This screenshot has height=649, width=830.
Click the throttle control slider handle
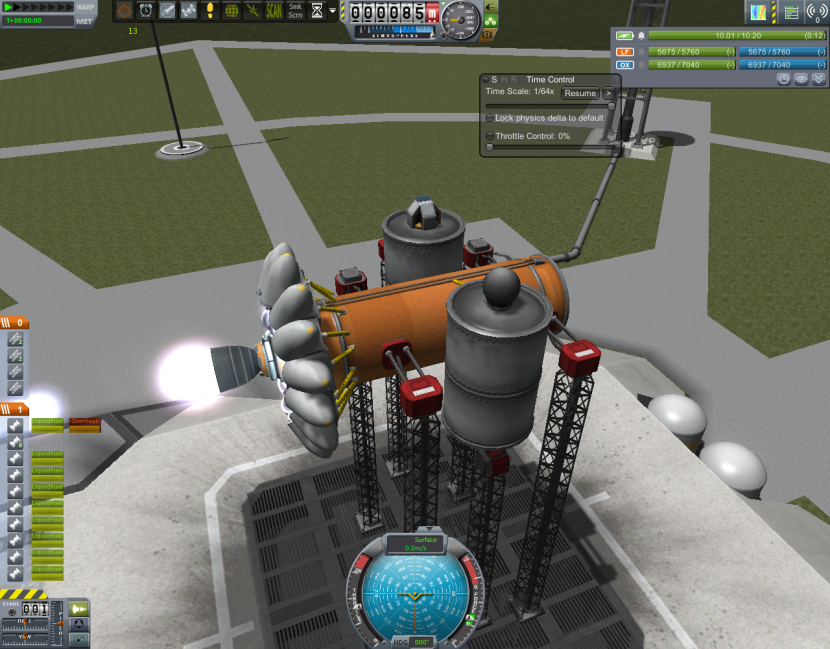point(490,147)
